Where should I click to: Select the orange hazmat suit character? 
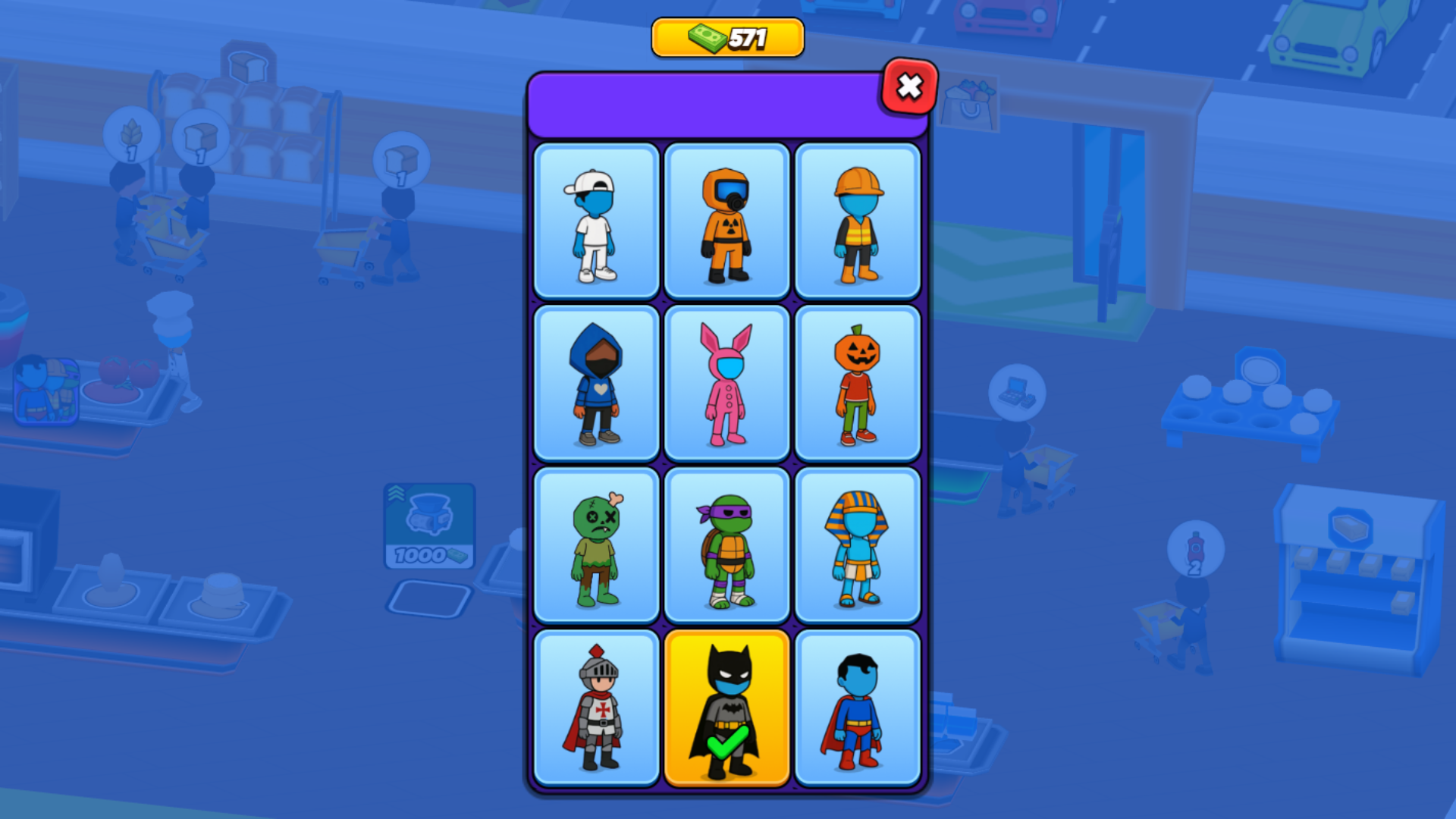pos(726,221)
